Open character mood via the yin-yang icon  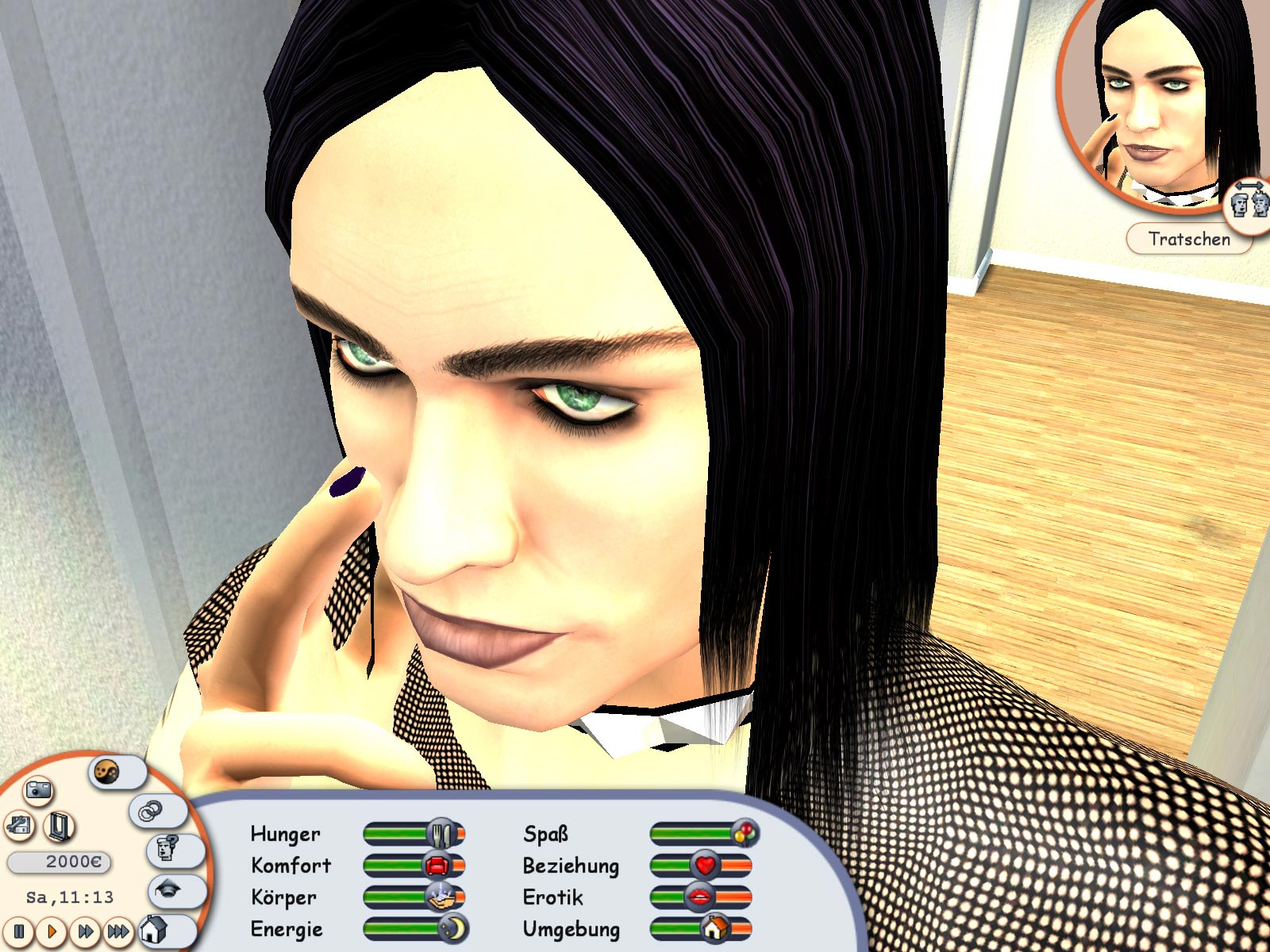[106, 772]
